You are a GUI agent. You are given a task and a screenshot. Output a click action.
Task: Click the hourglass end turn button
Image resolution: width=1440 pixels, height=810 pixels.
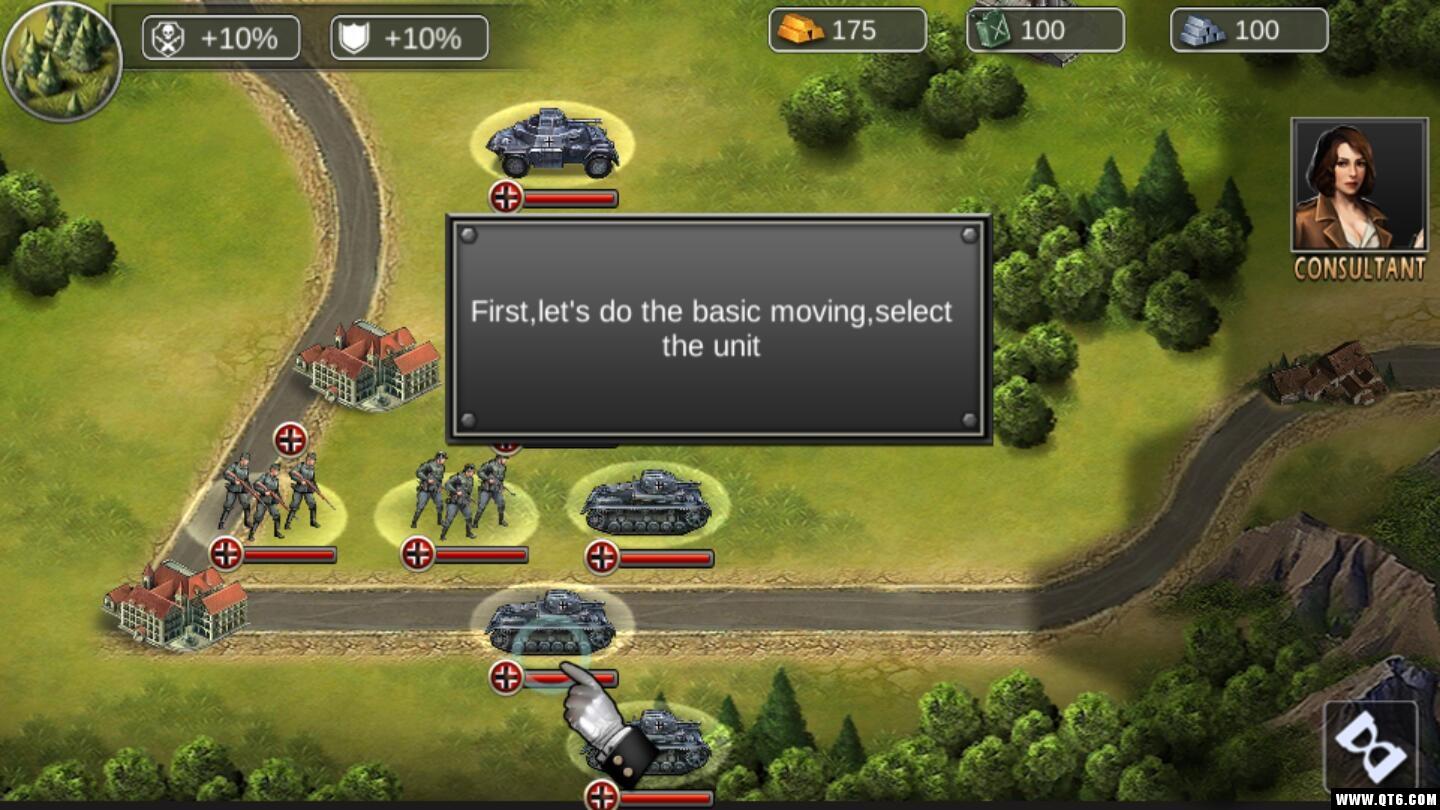(1370, 747)
